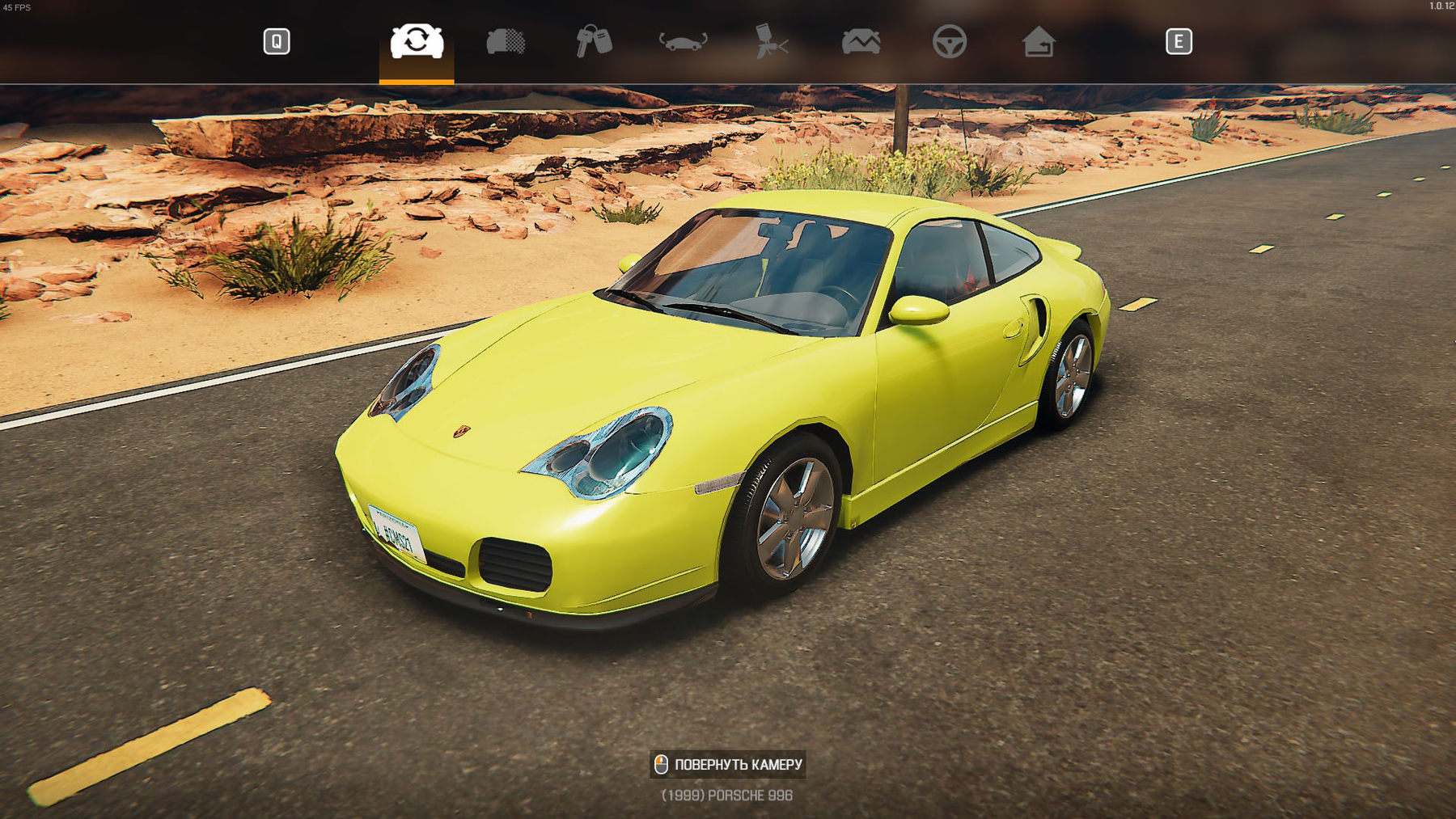Image resolution: width=1456 pixels, height=819 pixels.
Task: Switch to the car keys tab
Action: (x=594, y=41)
